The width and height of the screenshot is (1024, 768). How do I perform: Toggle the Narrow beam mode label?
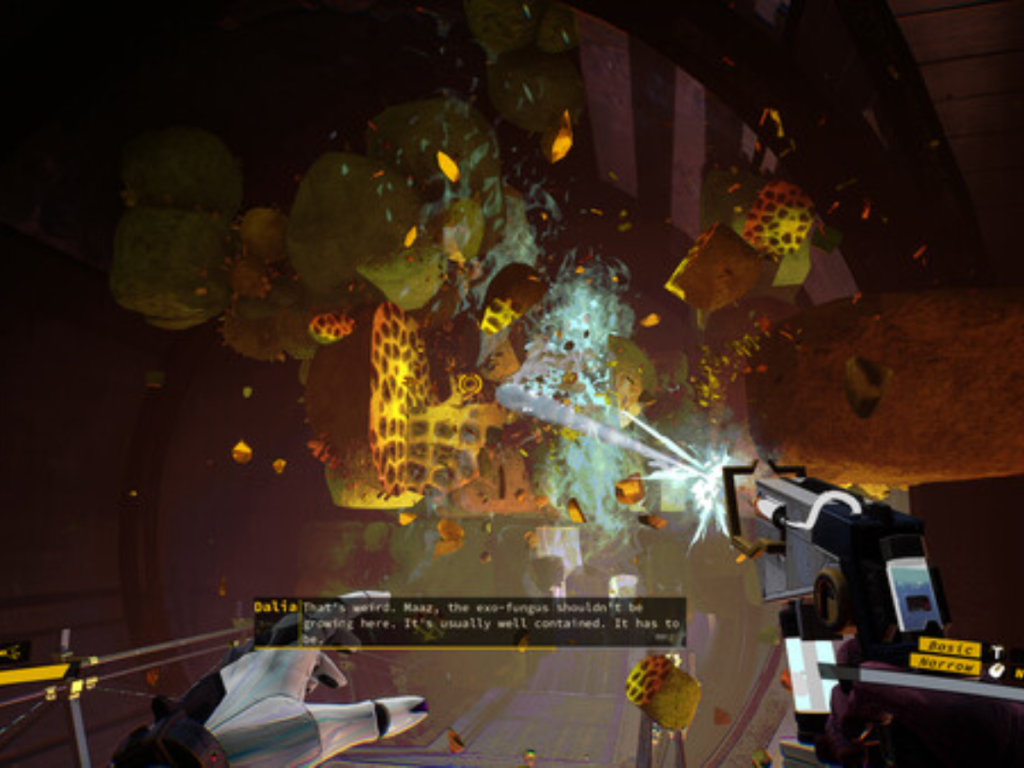(944, 664)
